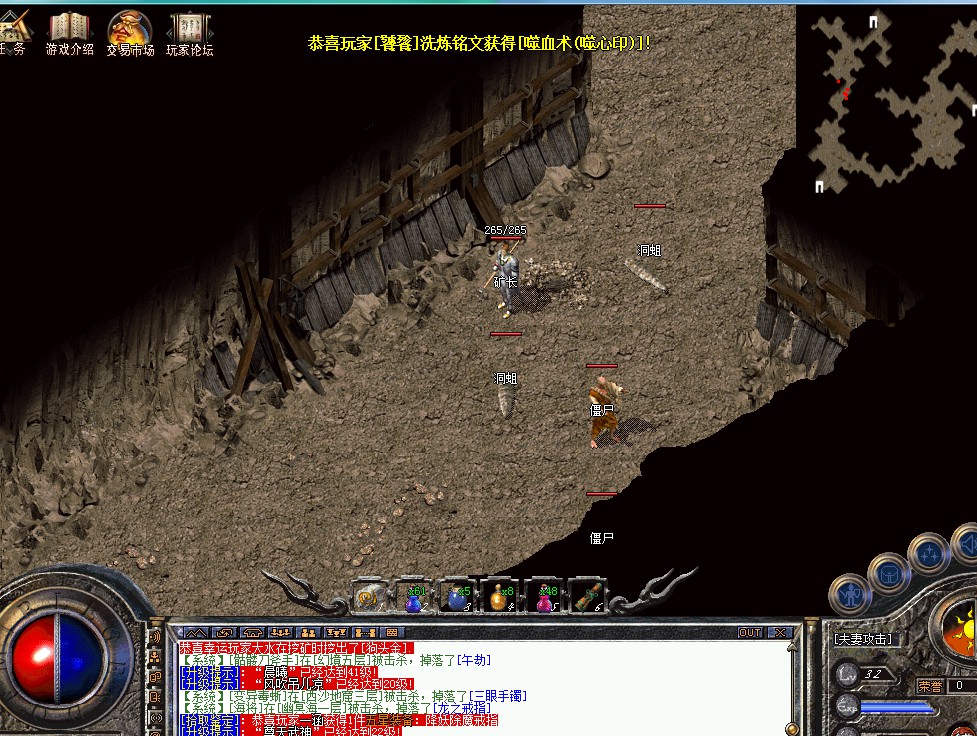Open the character status round button

(x=848, y=593)
